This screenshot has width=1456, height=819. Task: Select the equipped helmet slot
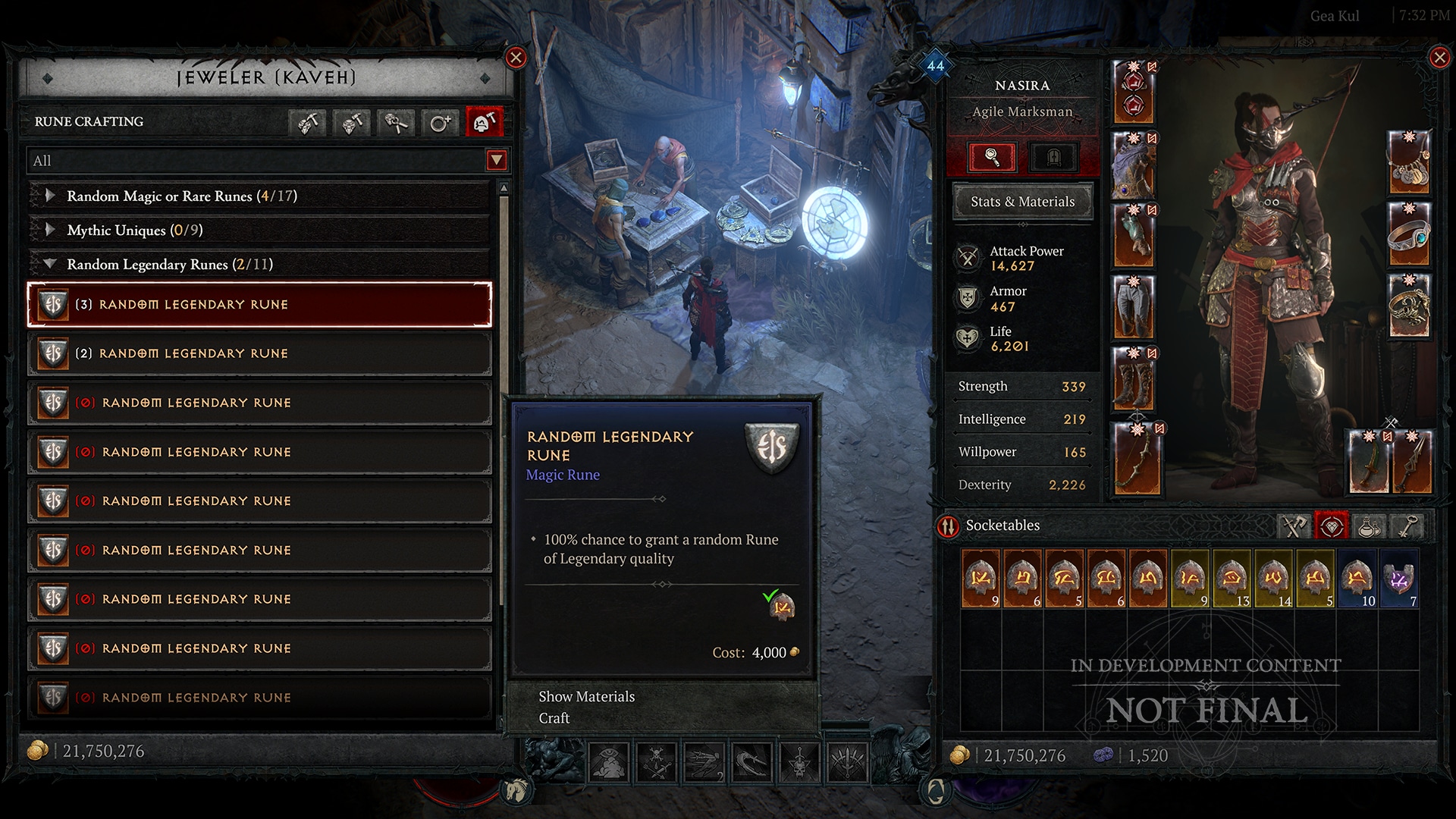(1133, 93)
